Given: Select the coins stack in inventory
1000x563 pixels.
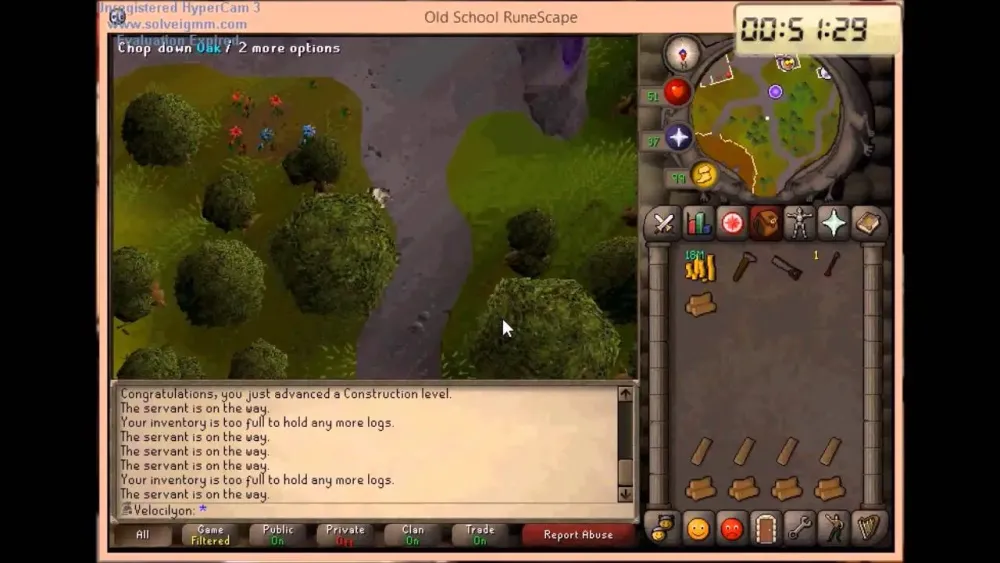Looking at the screenshot, I should click(x=700, y=267).
